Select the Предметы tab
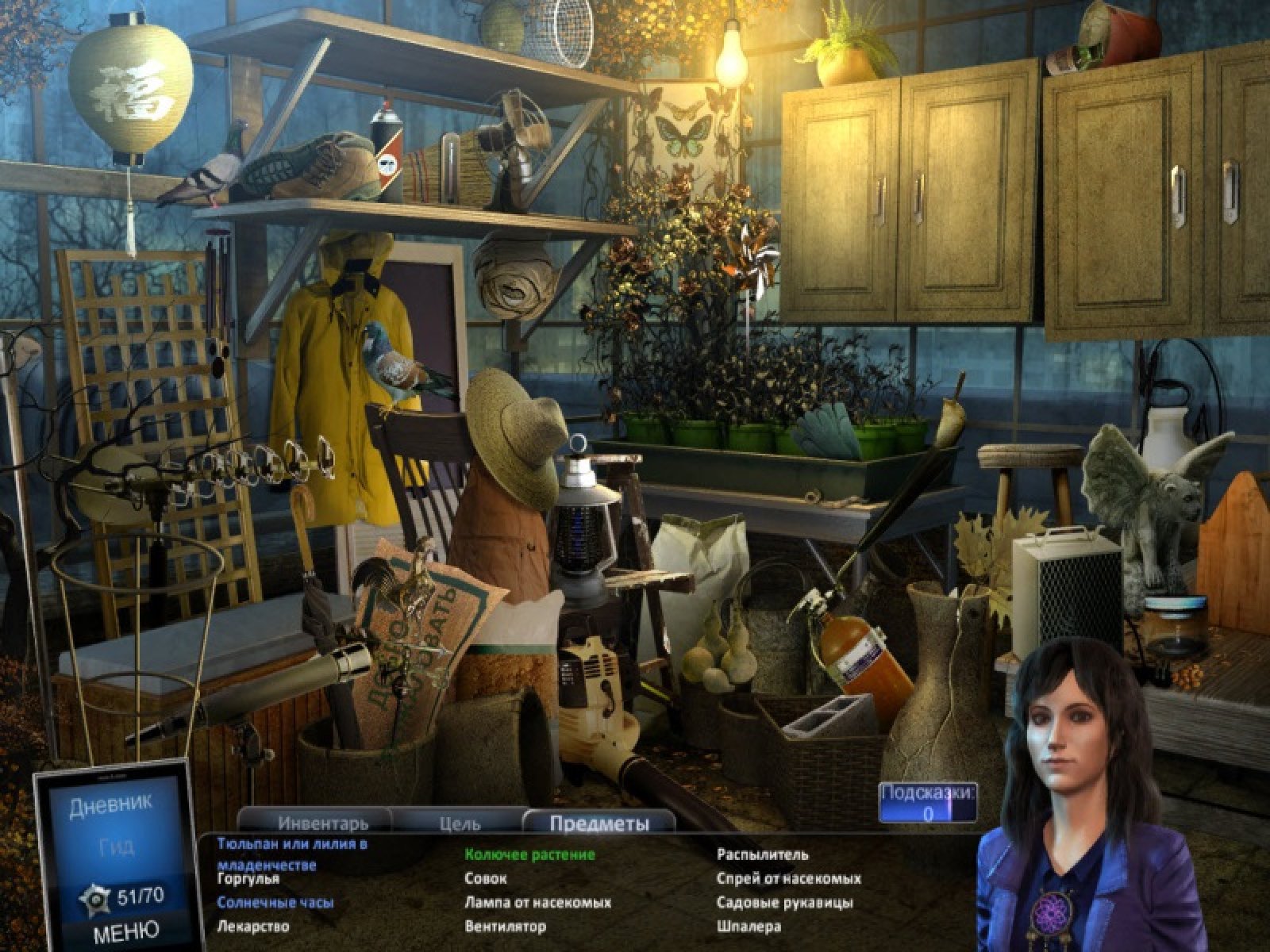This screenshot has width=1270, height=952. tap(599, 823)
